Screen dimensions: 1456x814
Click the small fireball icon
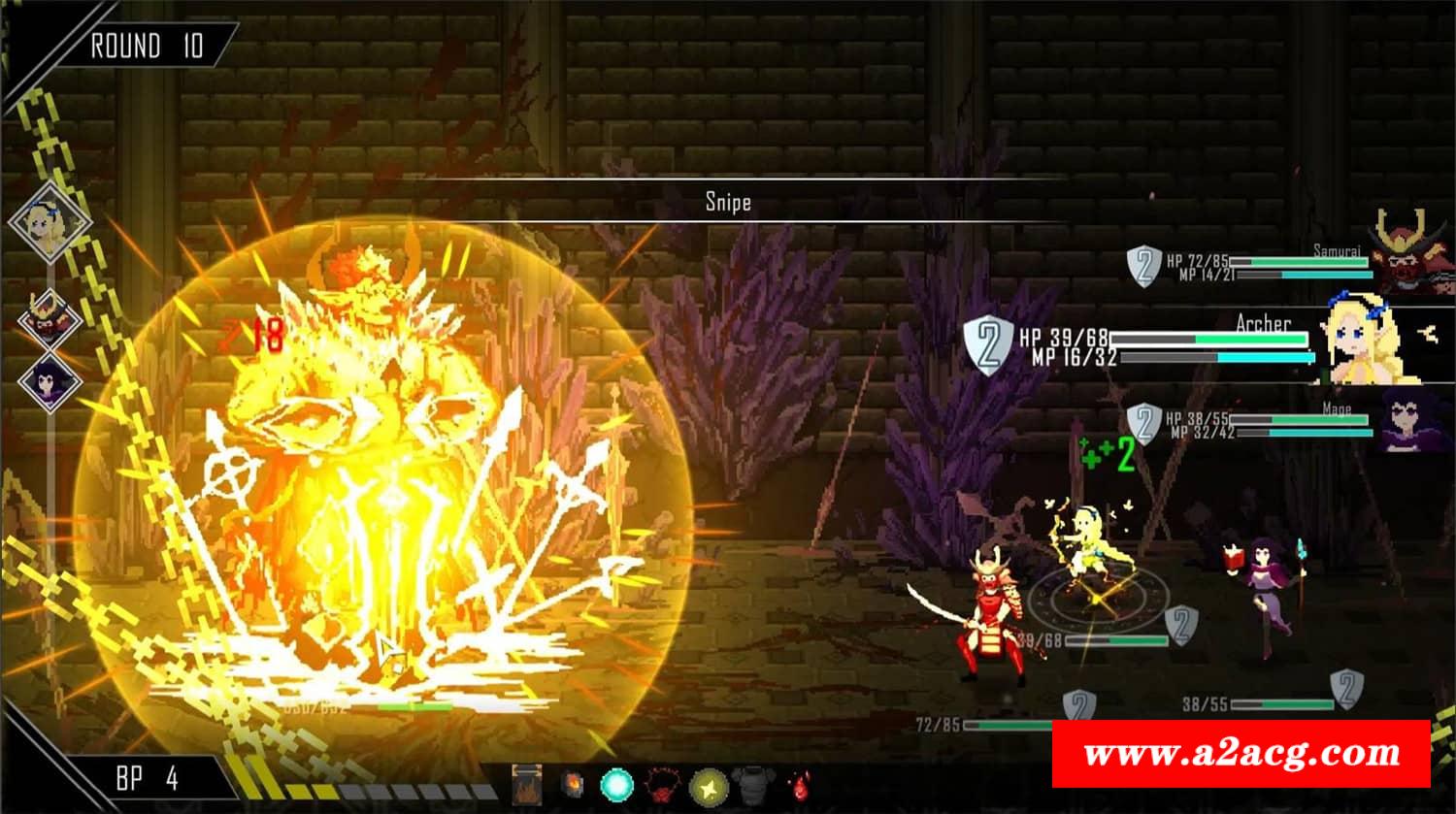coord(573,785)
